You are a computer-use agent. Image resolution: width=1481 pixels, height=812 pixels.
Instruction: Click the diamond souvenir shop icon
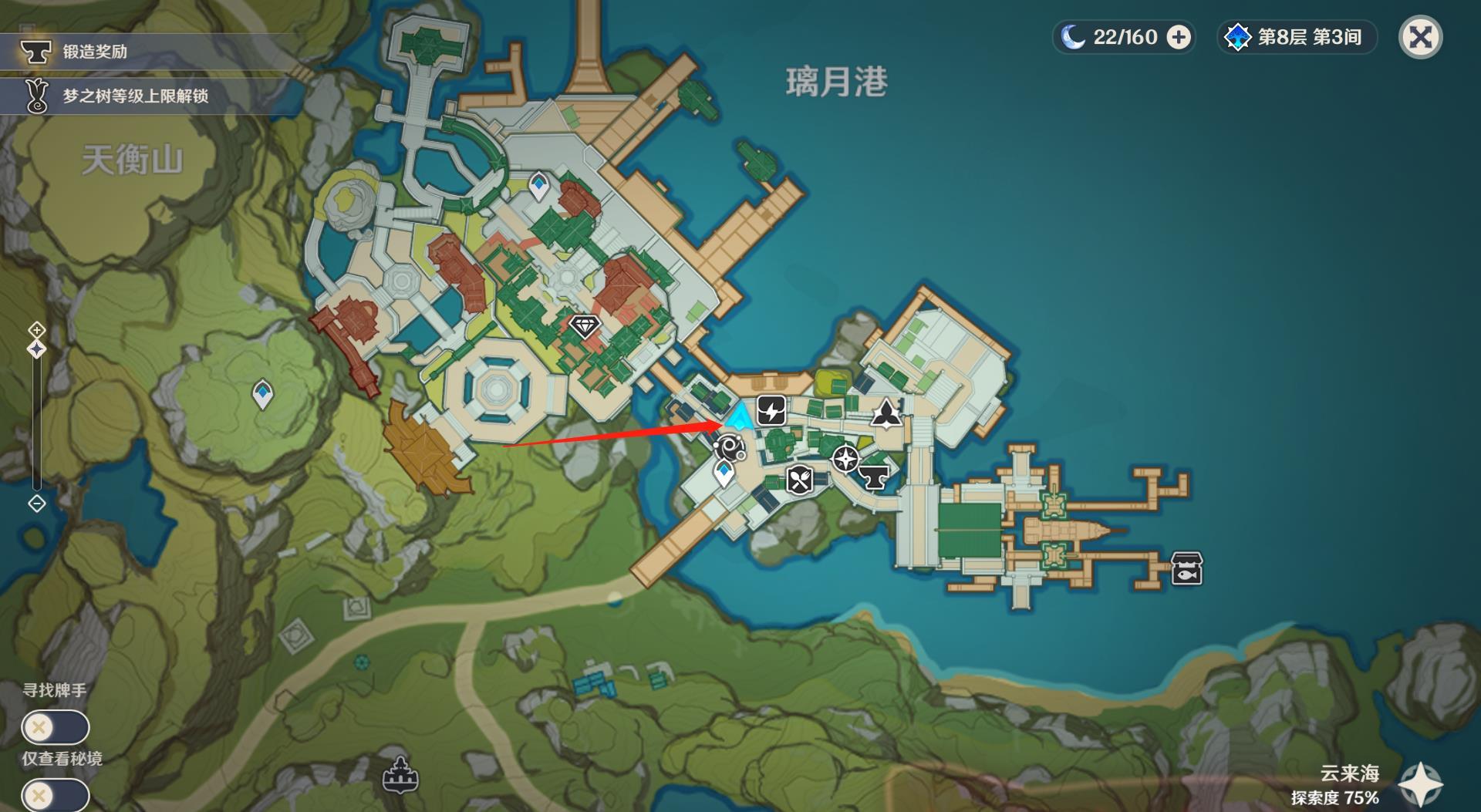pyautogui.click(x=586, y=326)
